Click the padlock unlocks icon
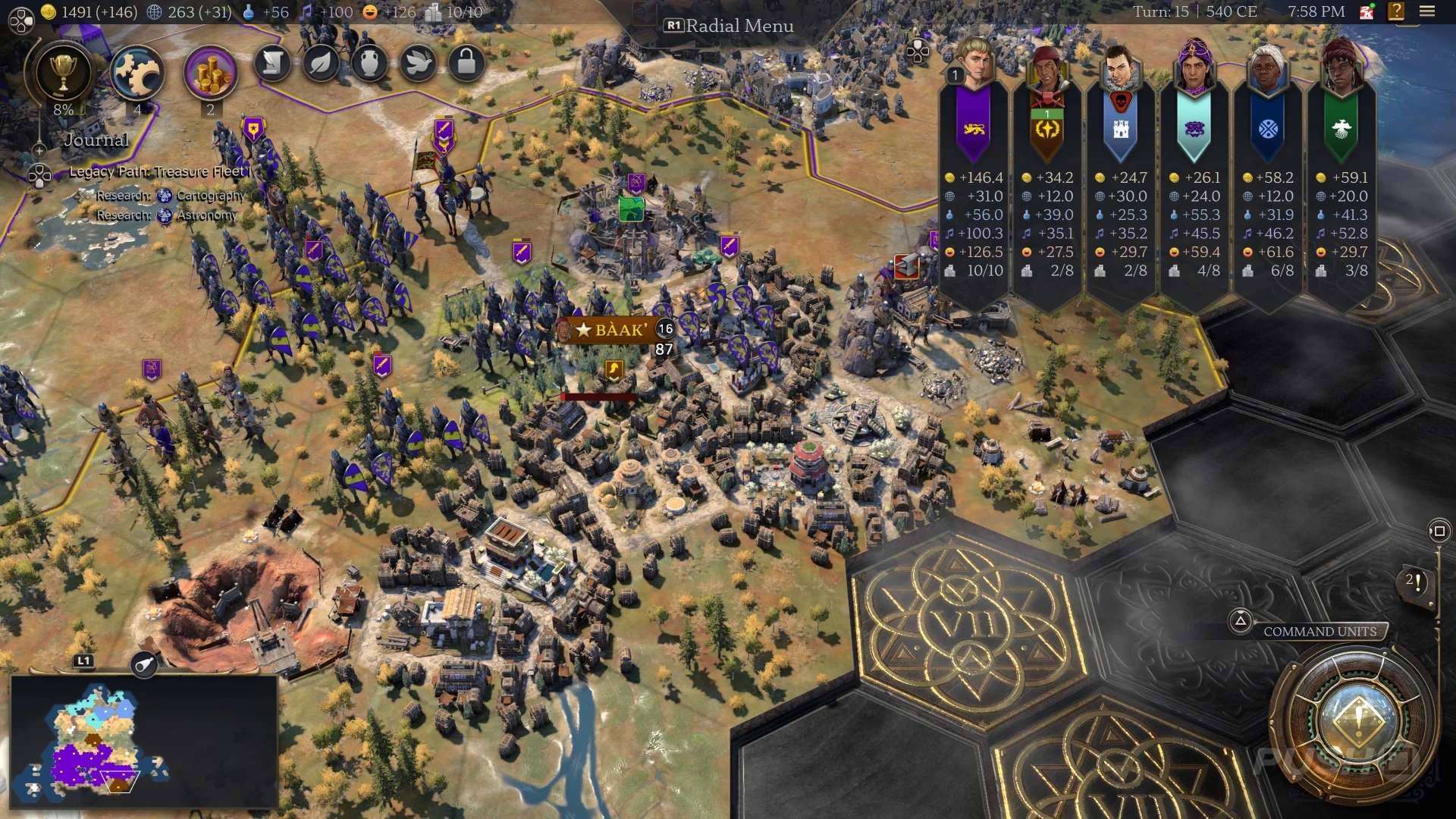The image size is (1456, 819). [466, 64]
